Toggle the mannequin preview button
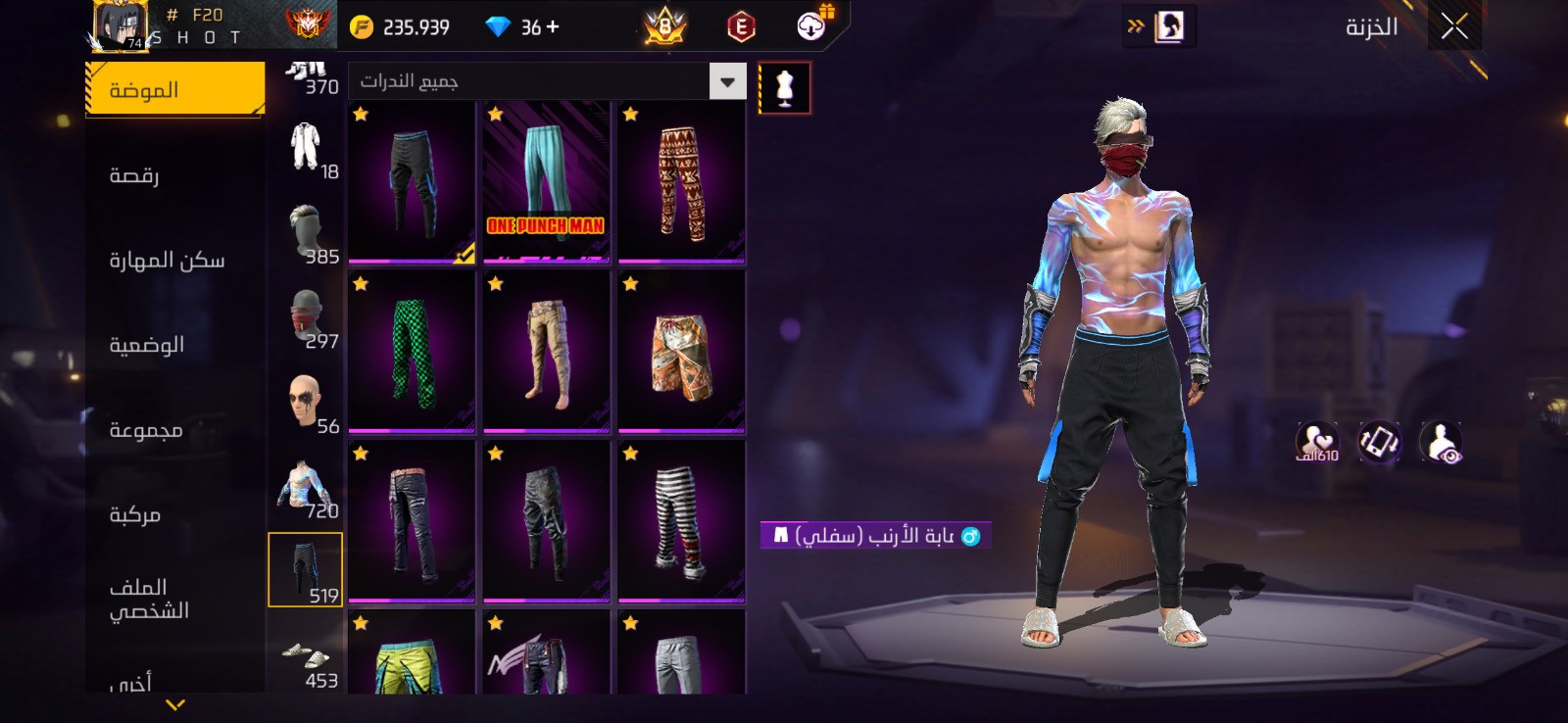The width and height of the screenshot is (1568, 723). point(784,88)
